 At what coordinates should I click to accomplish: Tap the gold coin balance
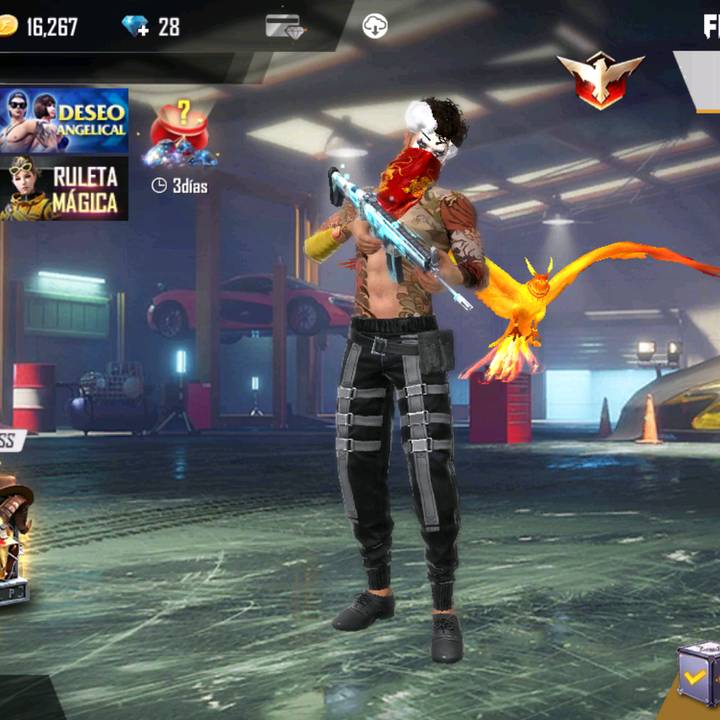click(x=40, y=27)
